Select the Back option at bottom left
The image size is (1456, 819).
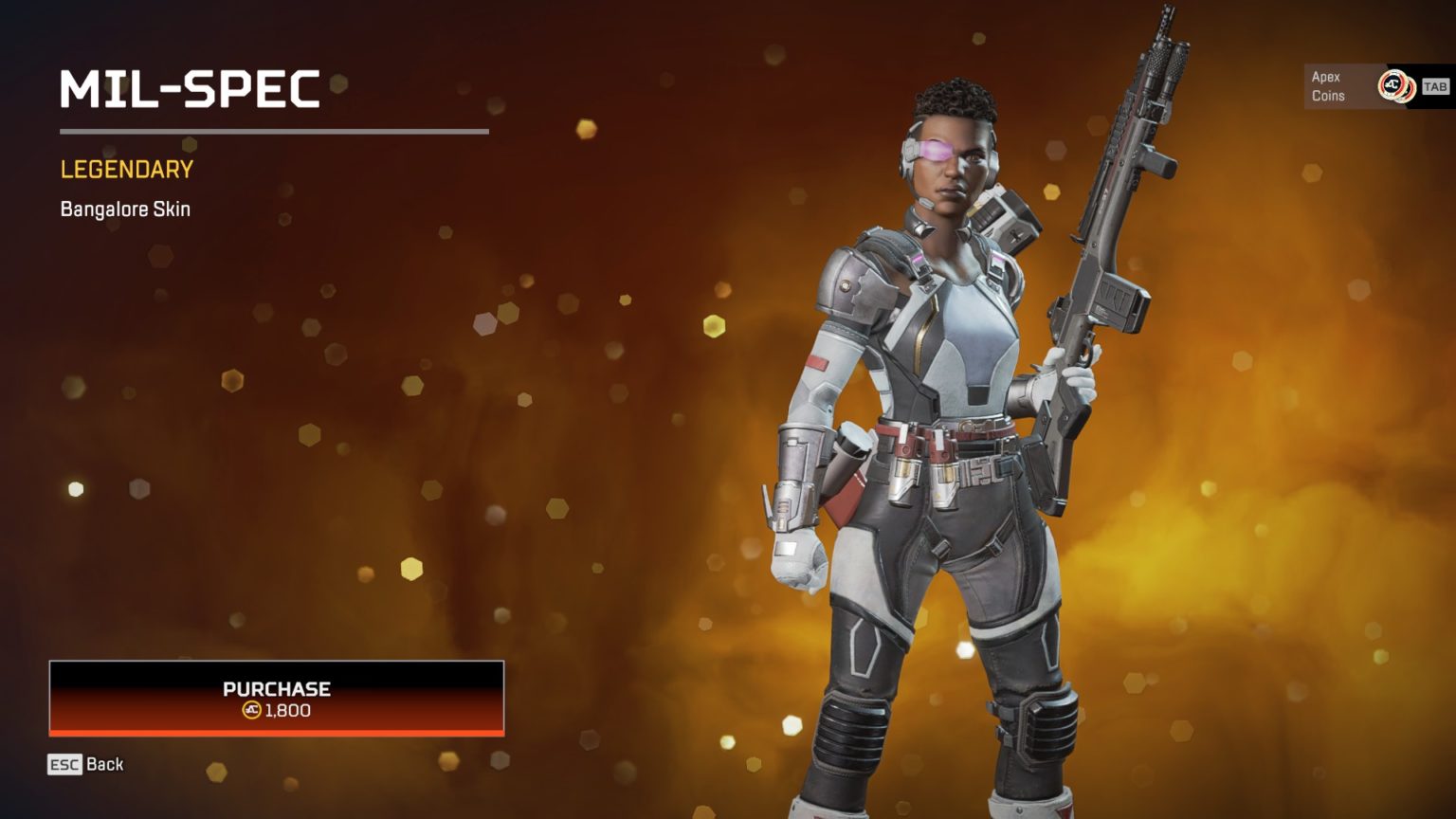pyautogui.click(x=85, y=764)
